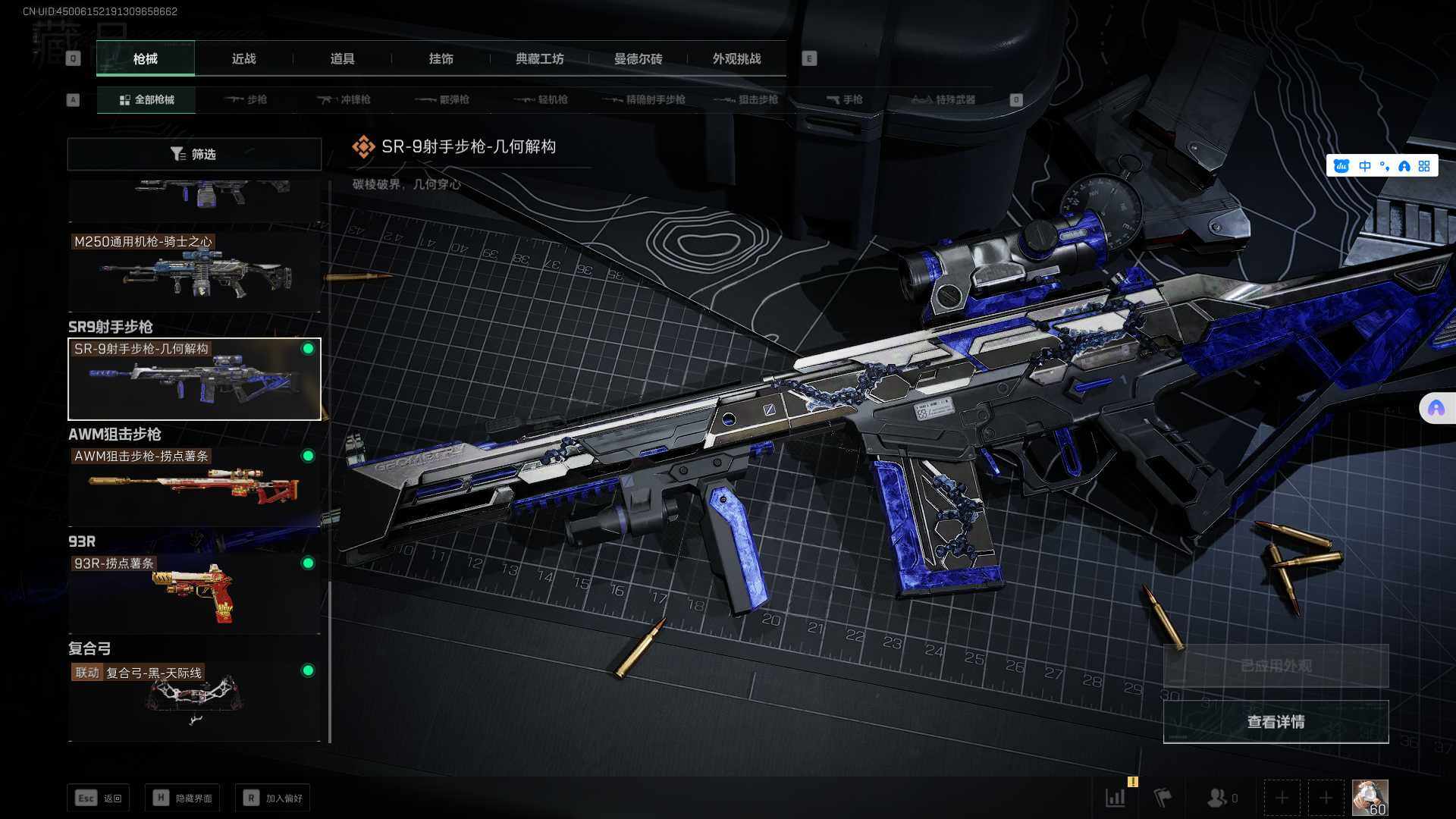Pick the 93R-捞点薯条 pistol skin

[194, 593]
